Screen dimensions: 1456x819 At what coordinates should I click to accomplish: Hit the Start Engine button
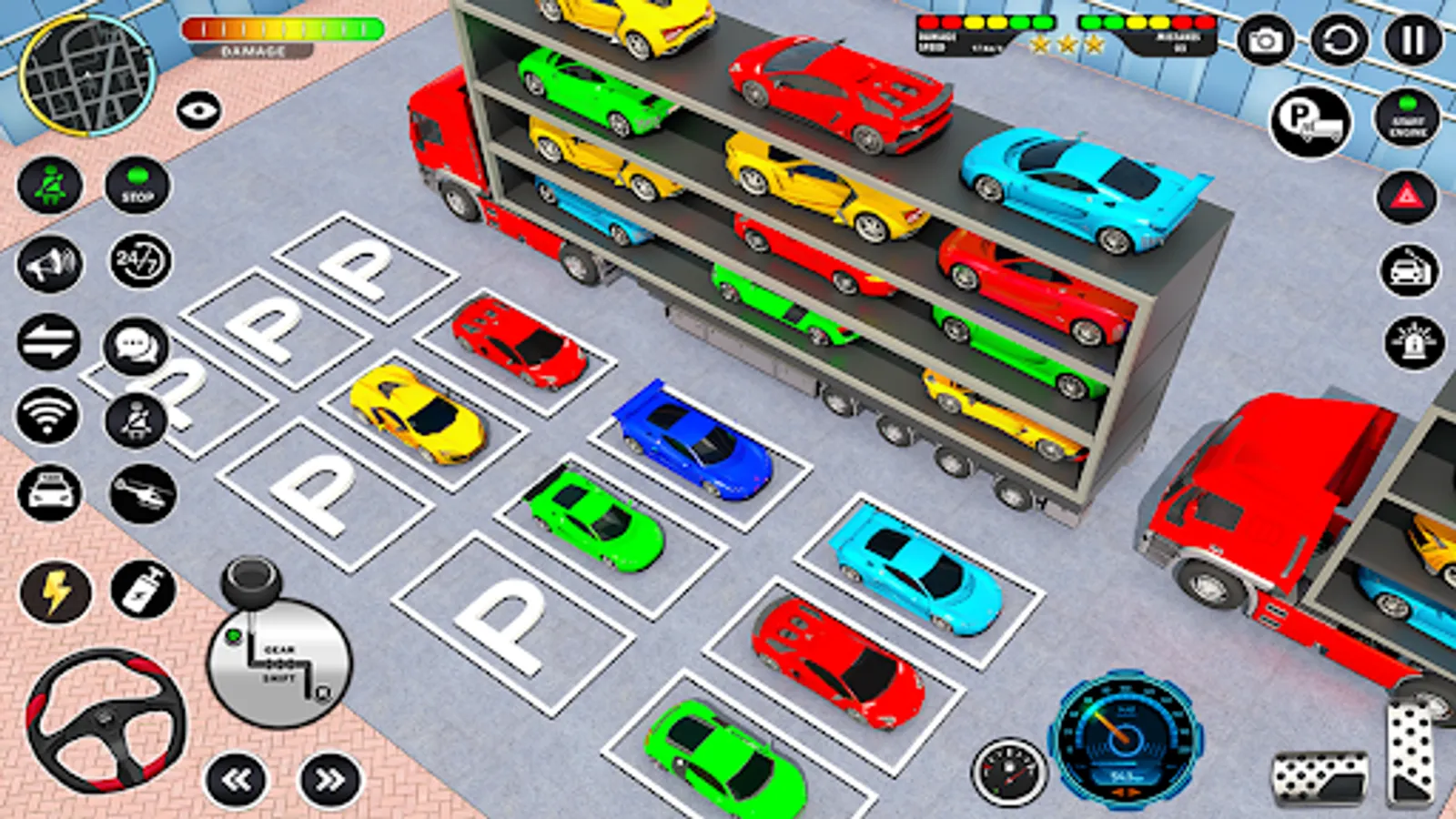pos(1408,119)
